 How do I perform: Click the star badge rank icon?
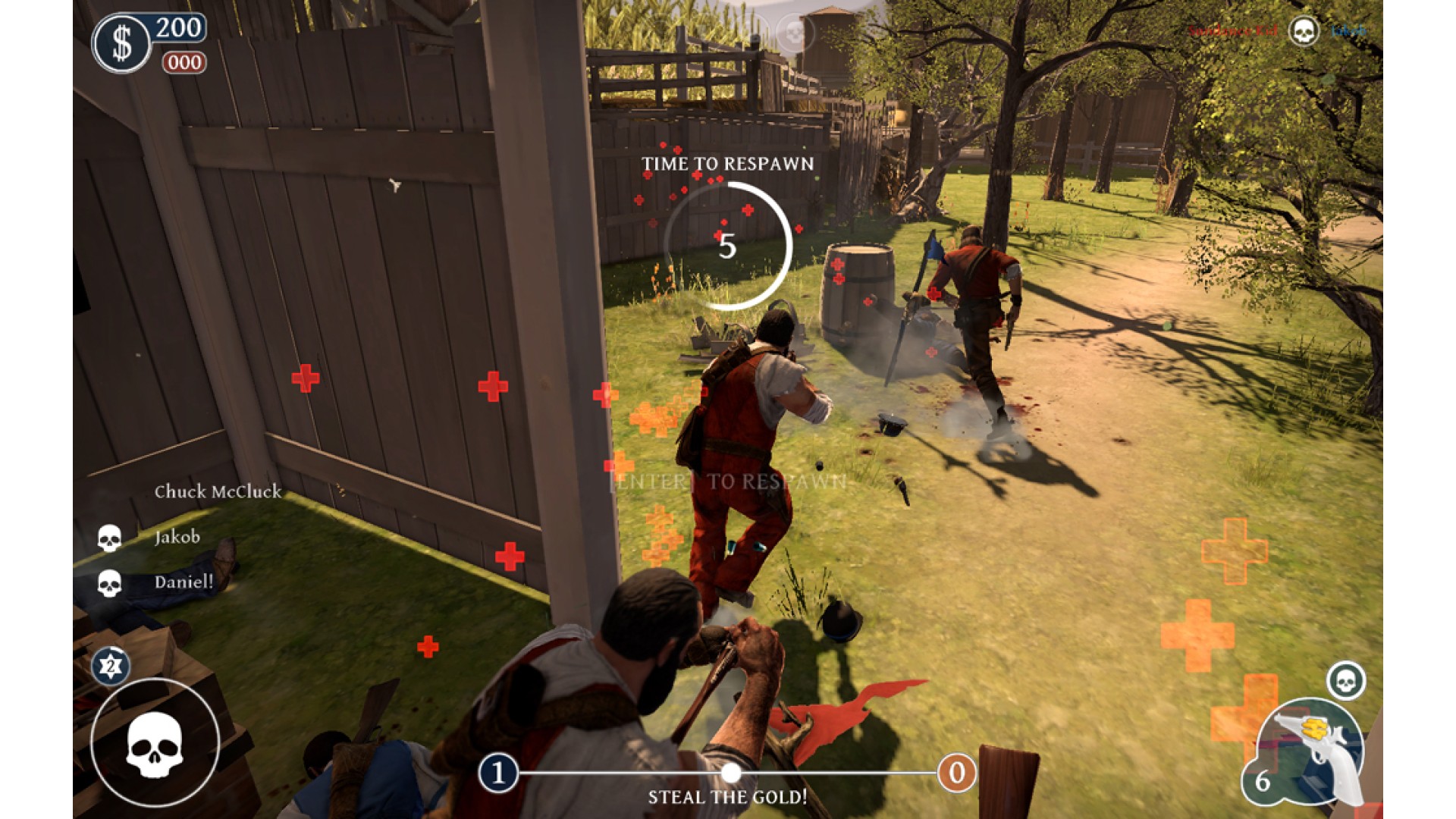pyautogui.click(x=111, y=666)
